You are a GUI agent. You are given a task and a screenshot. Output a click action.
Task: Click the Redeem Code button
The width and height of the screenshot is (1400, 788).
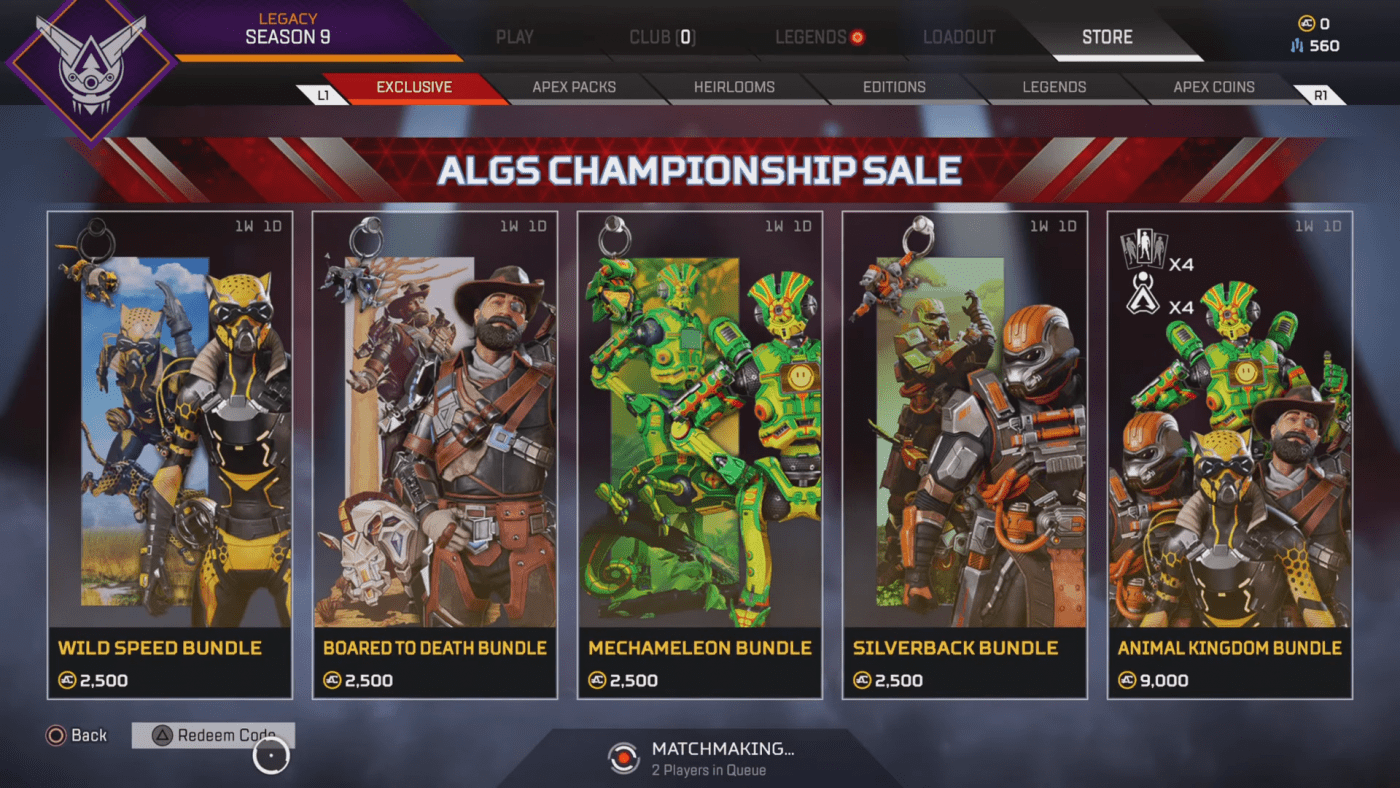tap(213, 735)
